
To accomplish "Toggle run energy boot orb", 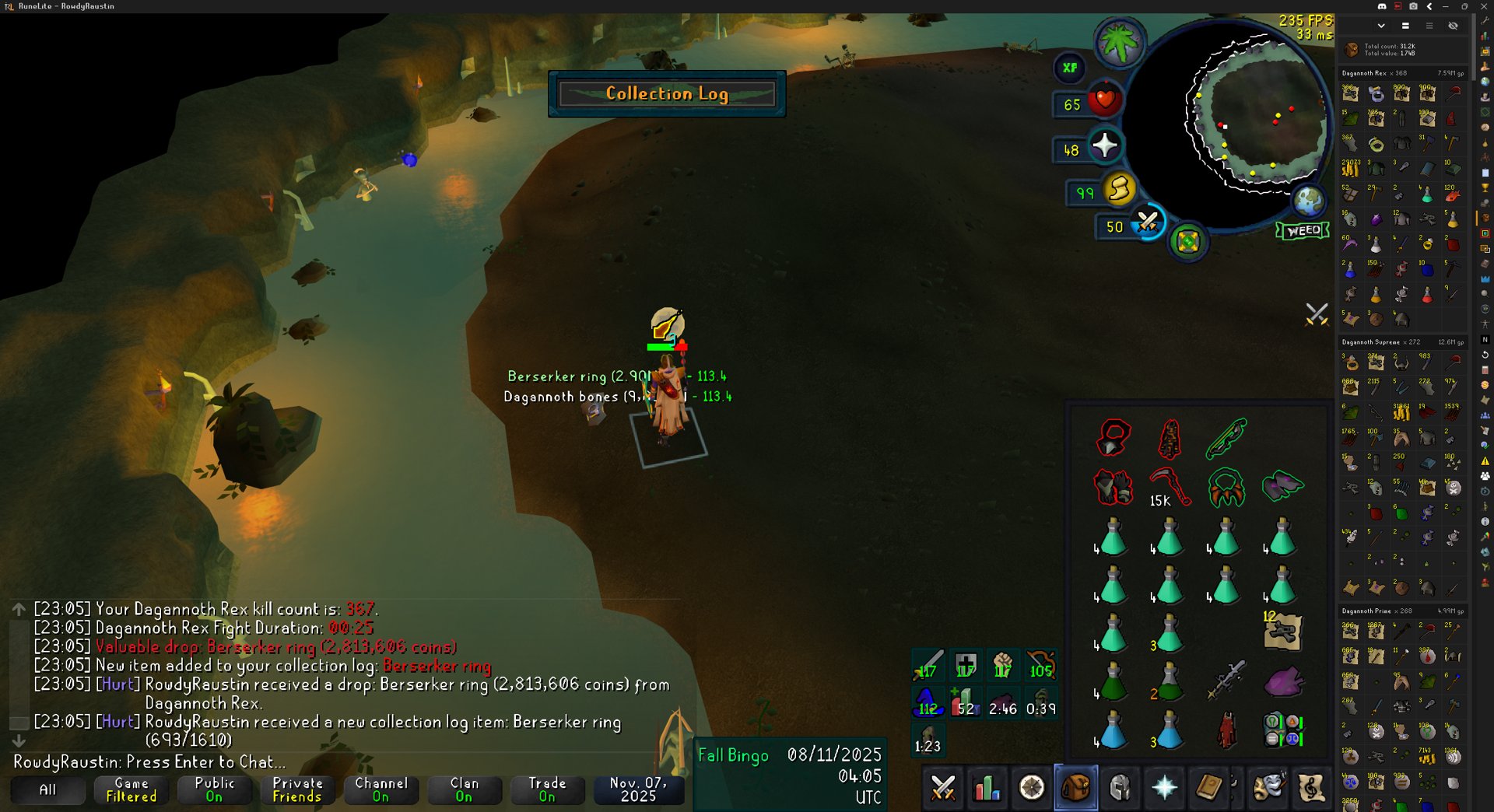I will click(1120, 189).
